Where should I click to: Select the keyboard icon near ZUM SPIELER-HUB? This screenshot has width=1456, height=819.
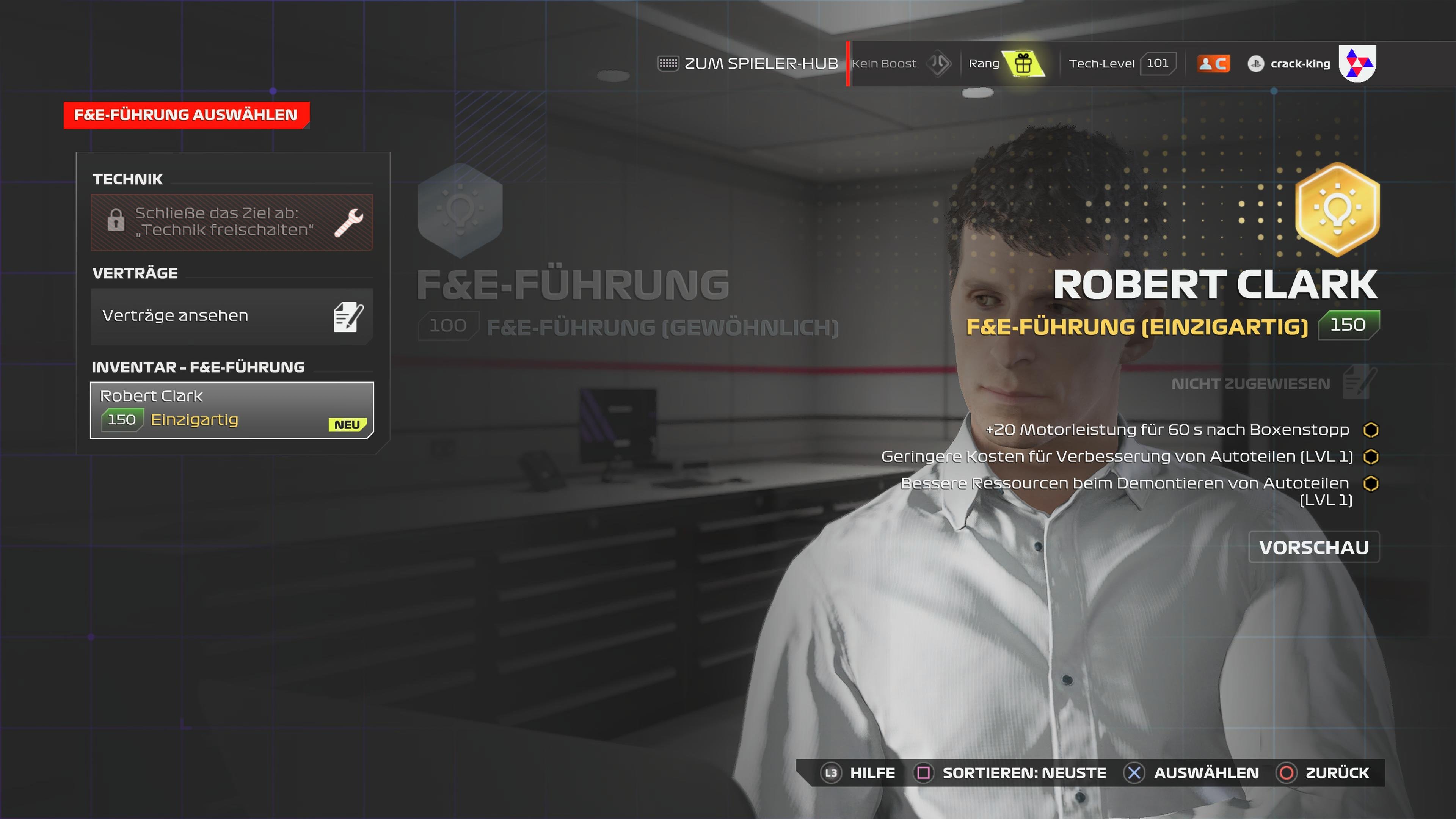click(668, 63)
